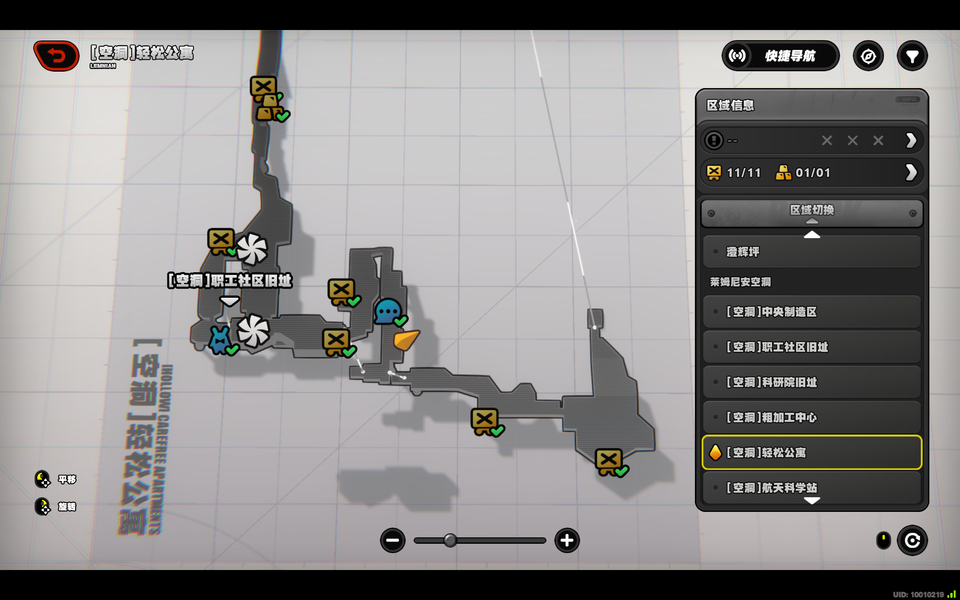Screen dimensions: 960x600
Task: Select 澄辉坪 in the area list
Action: pos(811,252)
